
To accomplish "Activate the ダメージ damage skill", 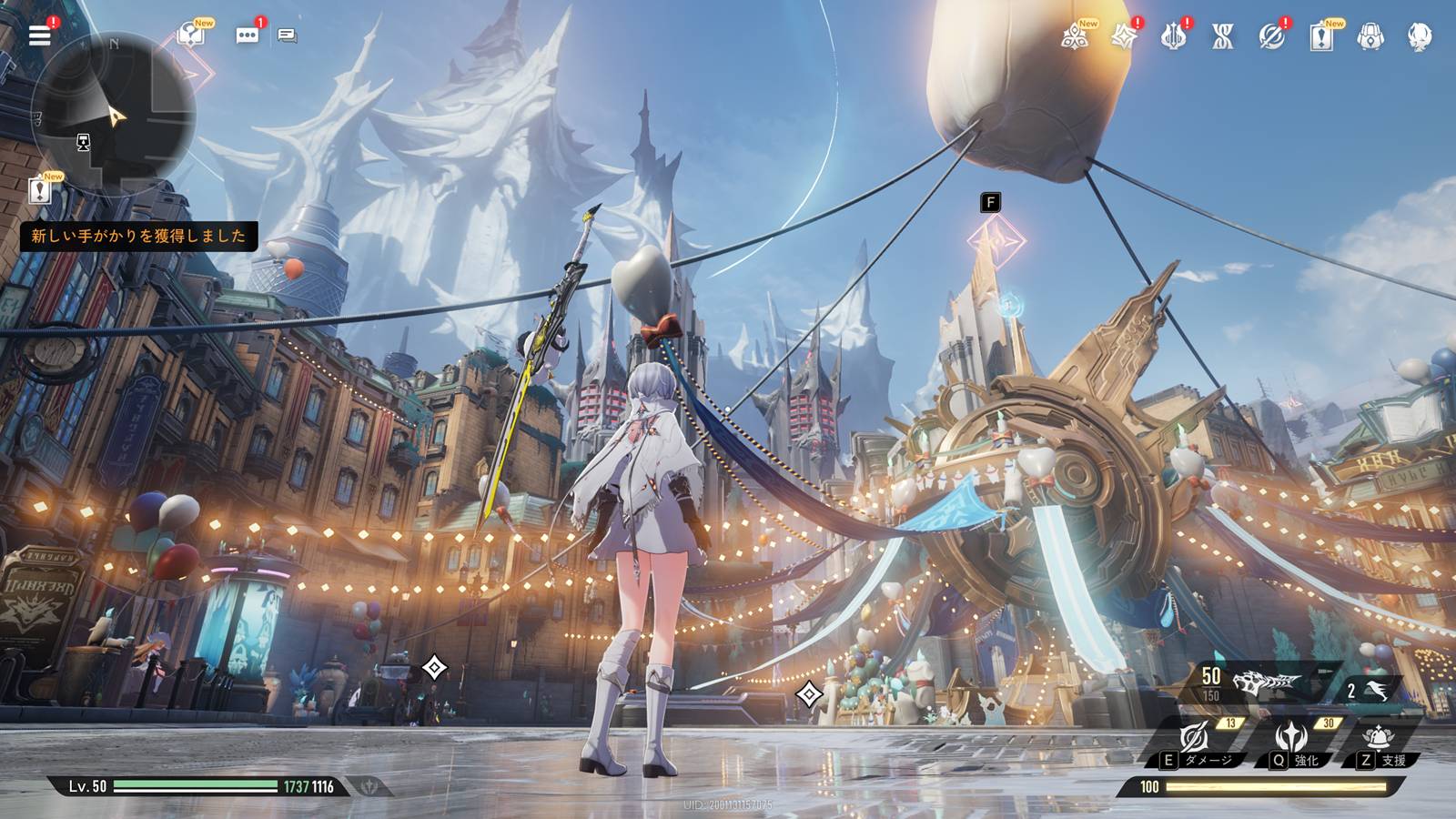I will click(1196, 738).
